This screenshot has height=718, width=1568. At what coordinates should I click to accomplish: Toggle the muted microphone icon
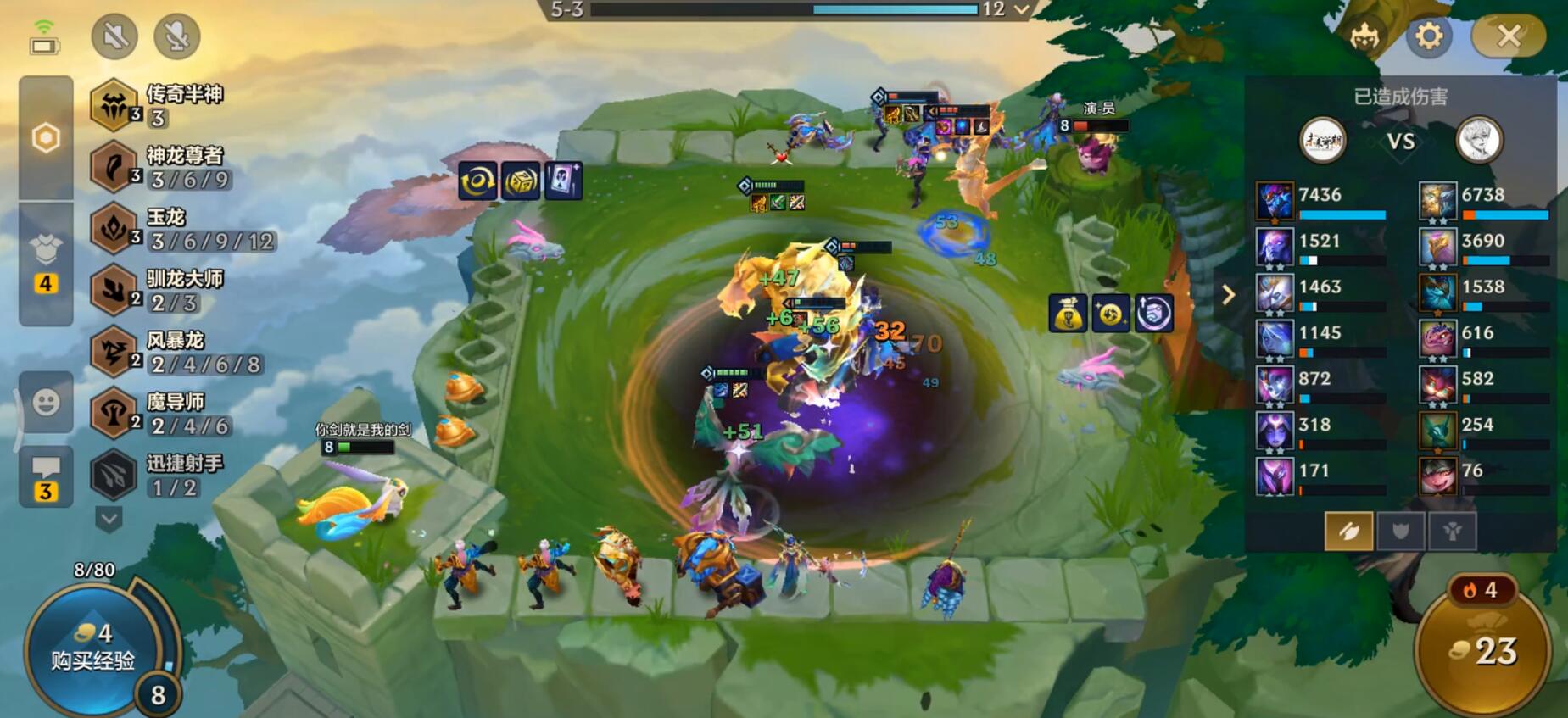coord(176,36)
